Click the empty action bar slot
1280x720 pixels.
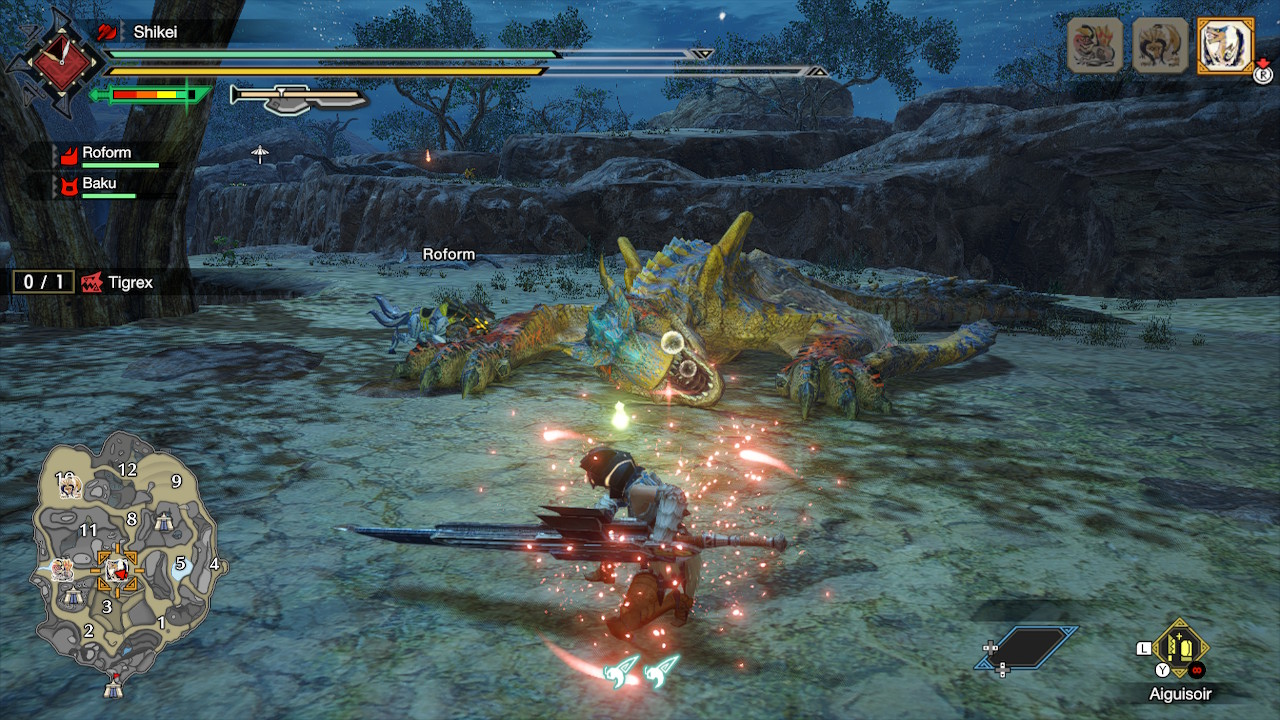click(1027, 648)
